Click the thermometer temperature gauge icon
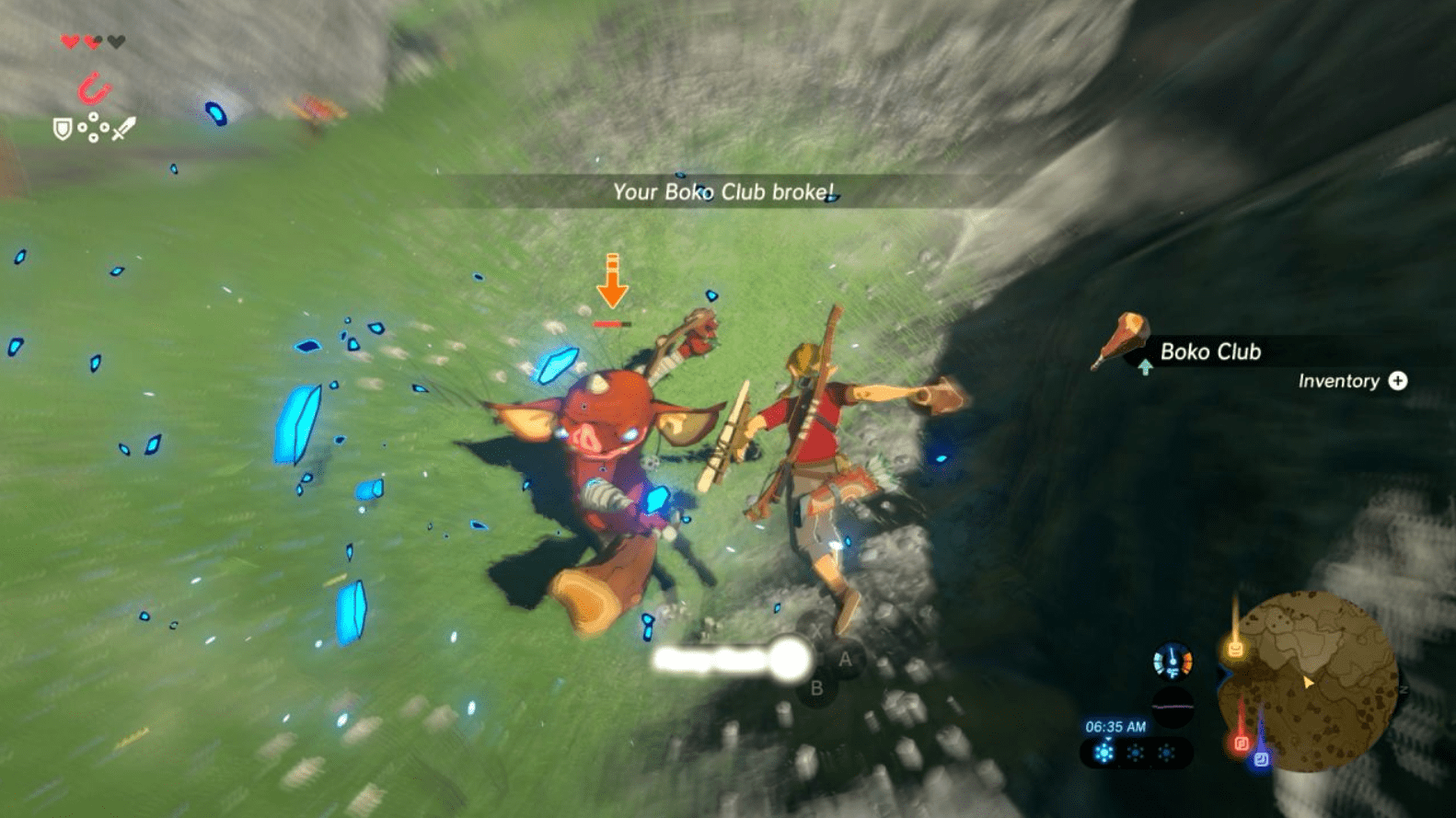 tap(1173, 661)
